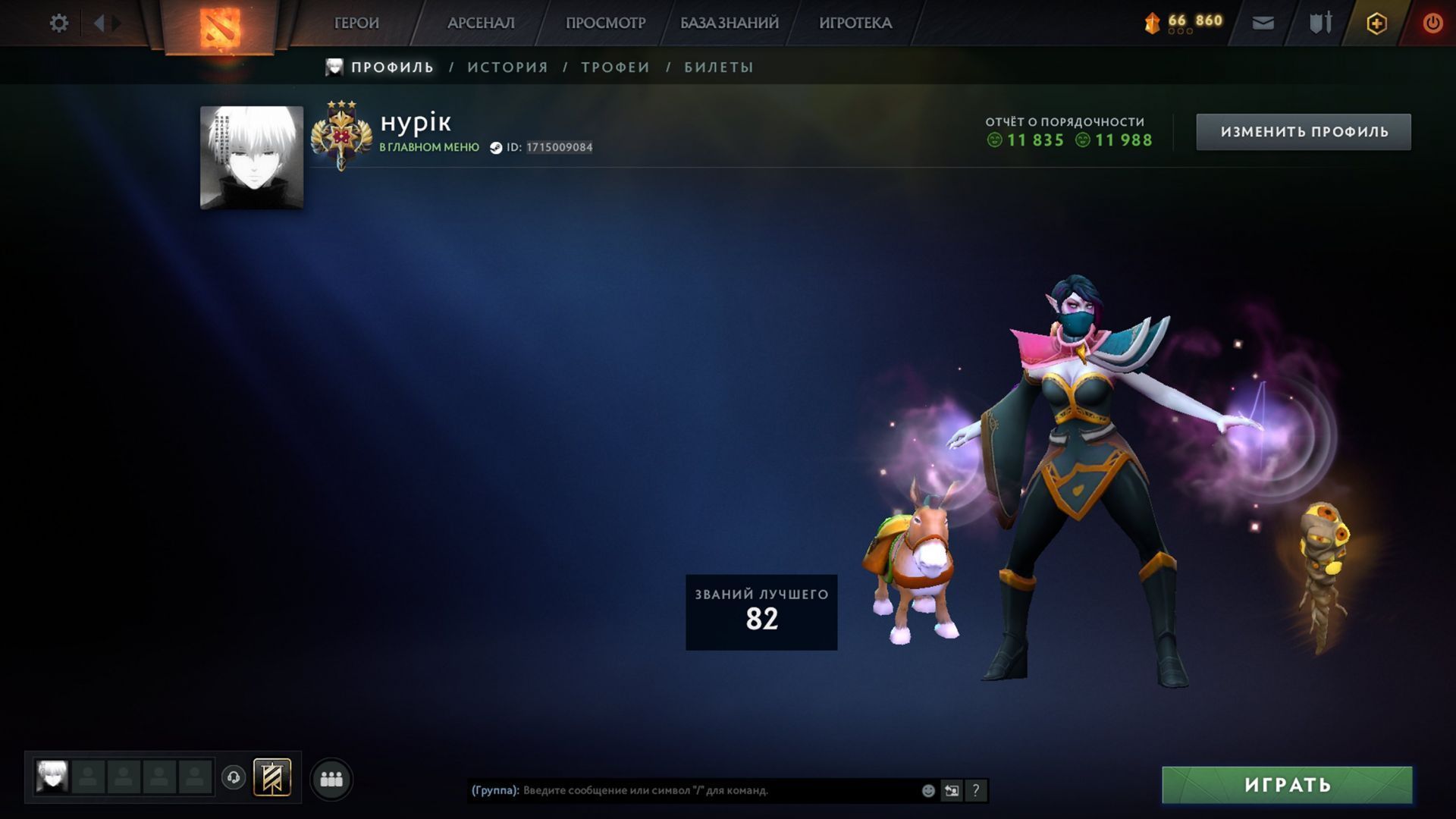
Task: Start matchmaking with the ИГРАТЬ button
Action: pyautogui.click(x=1287, y=785)
